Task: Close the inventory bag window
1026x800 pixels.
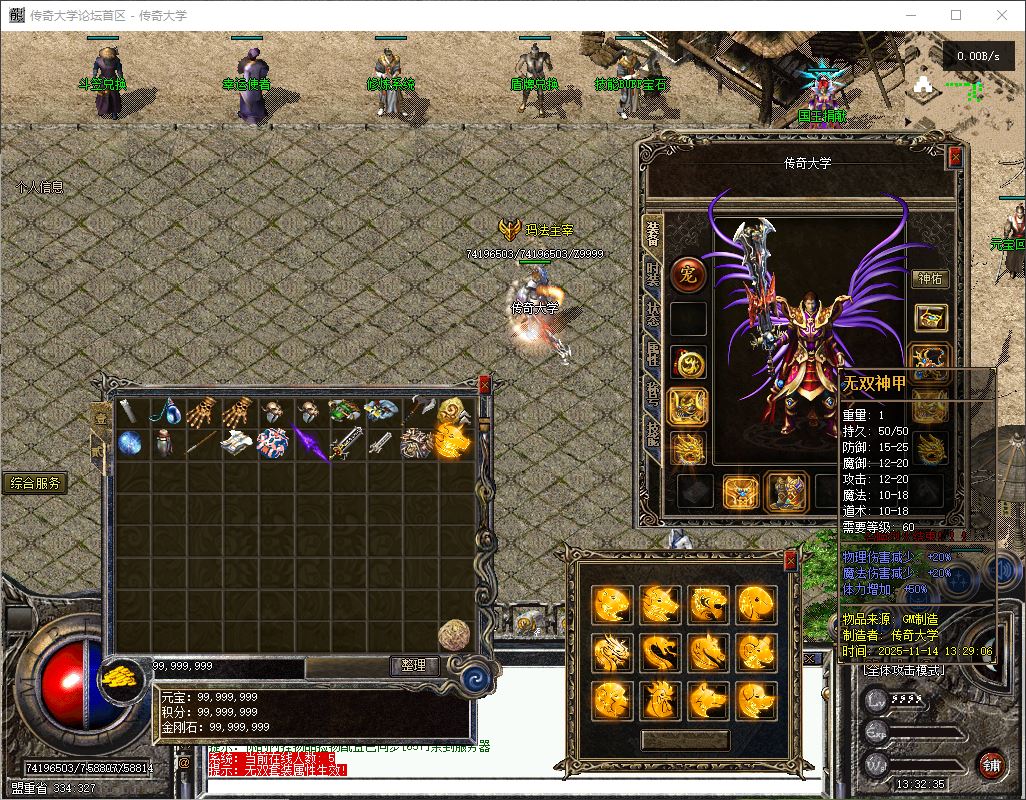Action: [x=485, y=385]
